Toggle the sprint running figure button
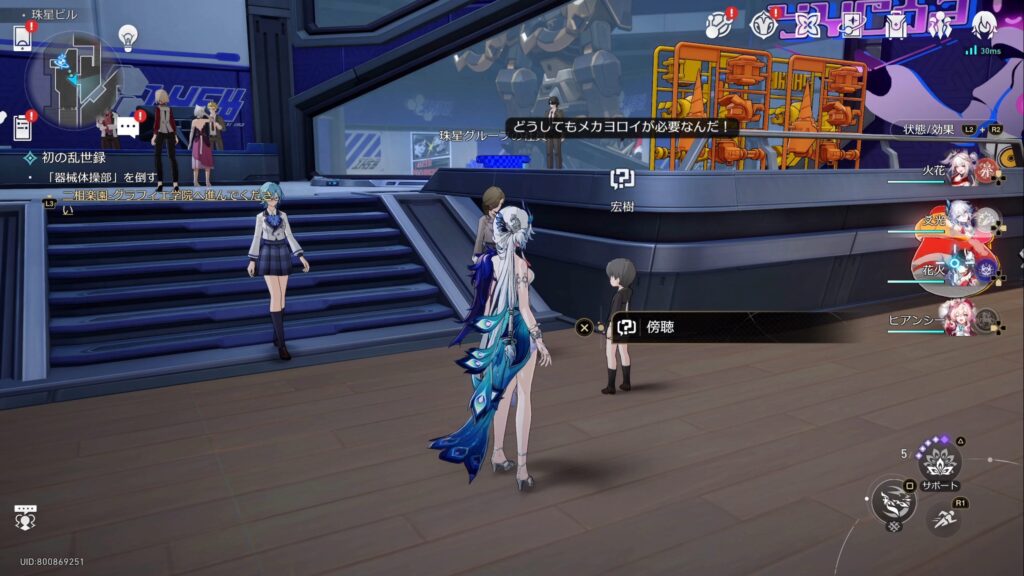Image resolution: width=1024 pixels, height=576 pixels. click(x=943, y=518)
